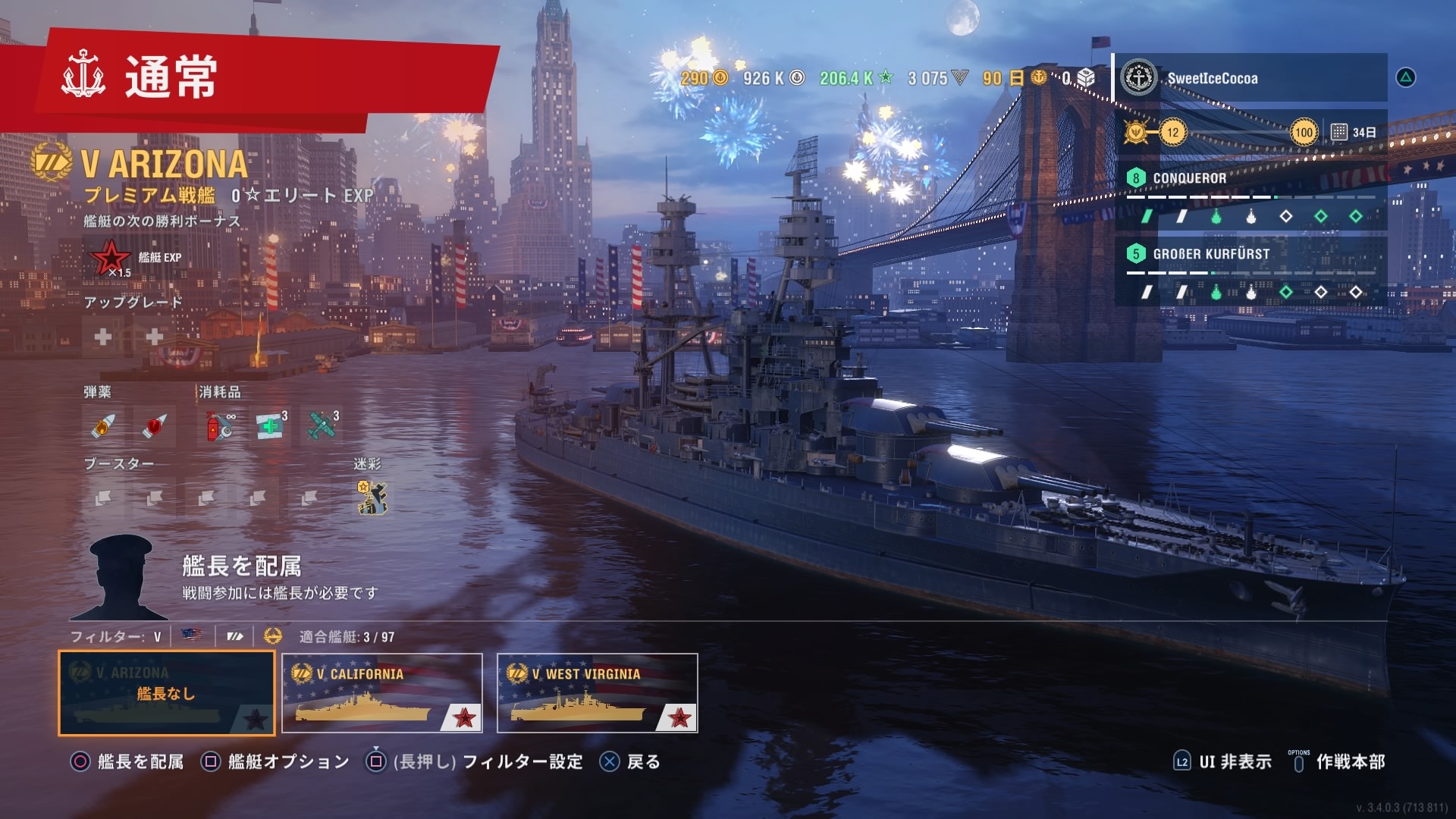Assign a commander via the silhouette panel

pyautogui.click(x=121, y=578)
